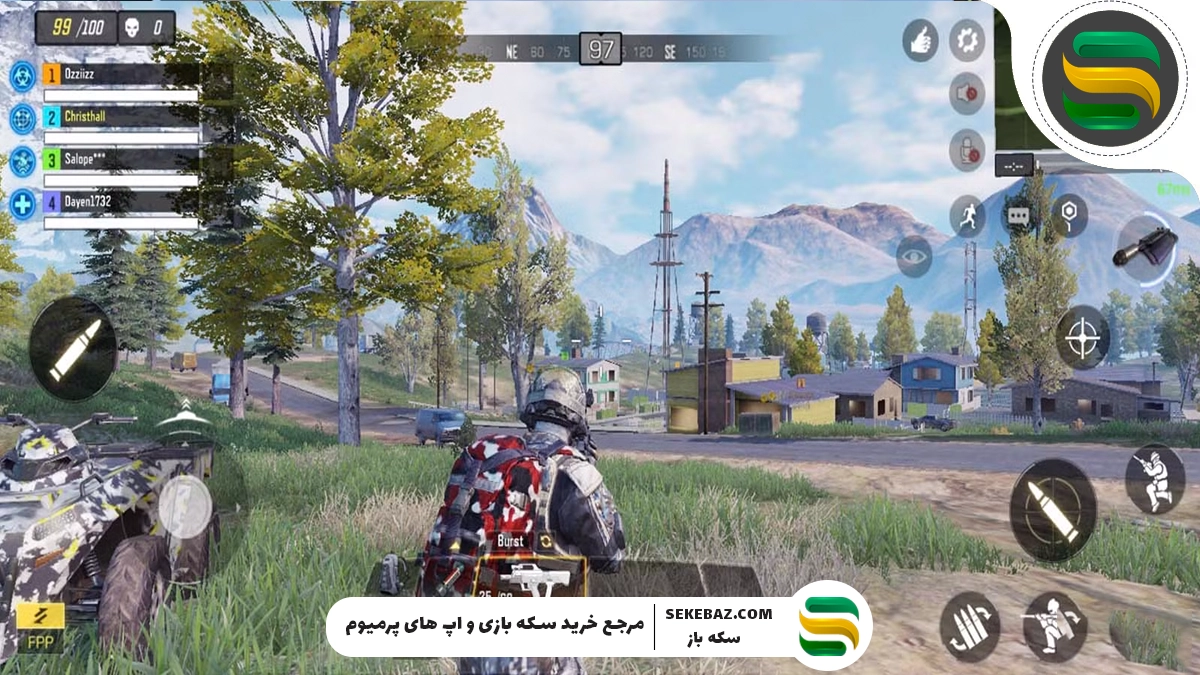Open the gear settings icon
This screenshot has width=1200, height=675.
pyautogui.click(x=966, y=41)
